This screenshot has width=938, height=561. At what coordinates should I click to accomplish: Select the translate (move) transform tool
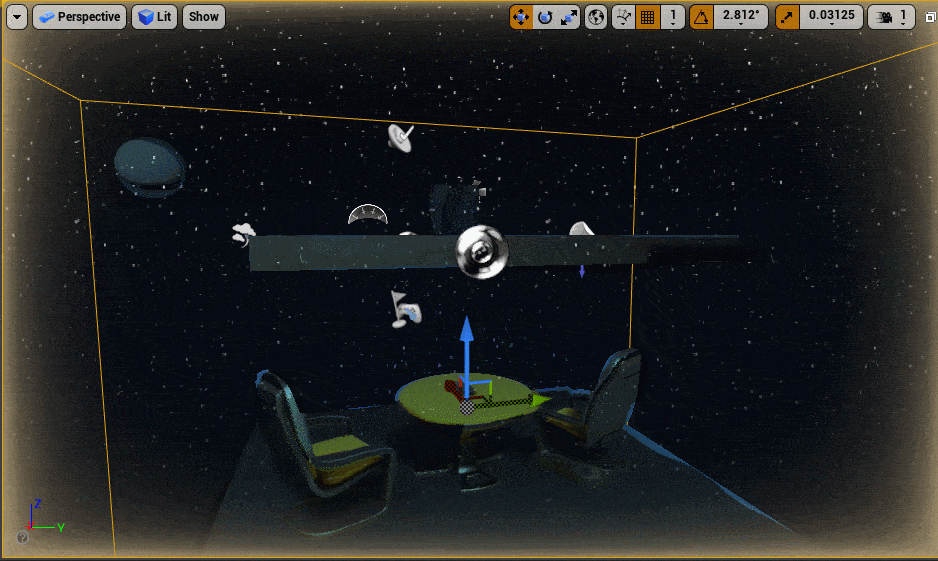(x=521, y=17)
